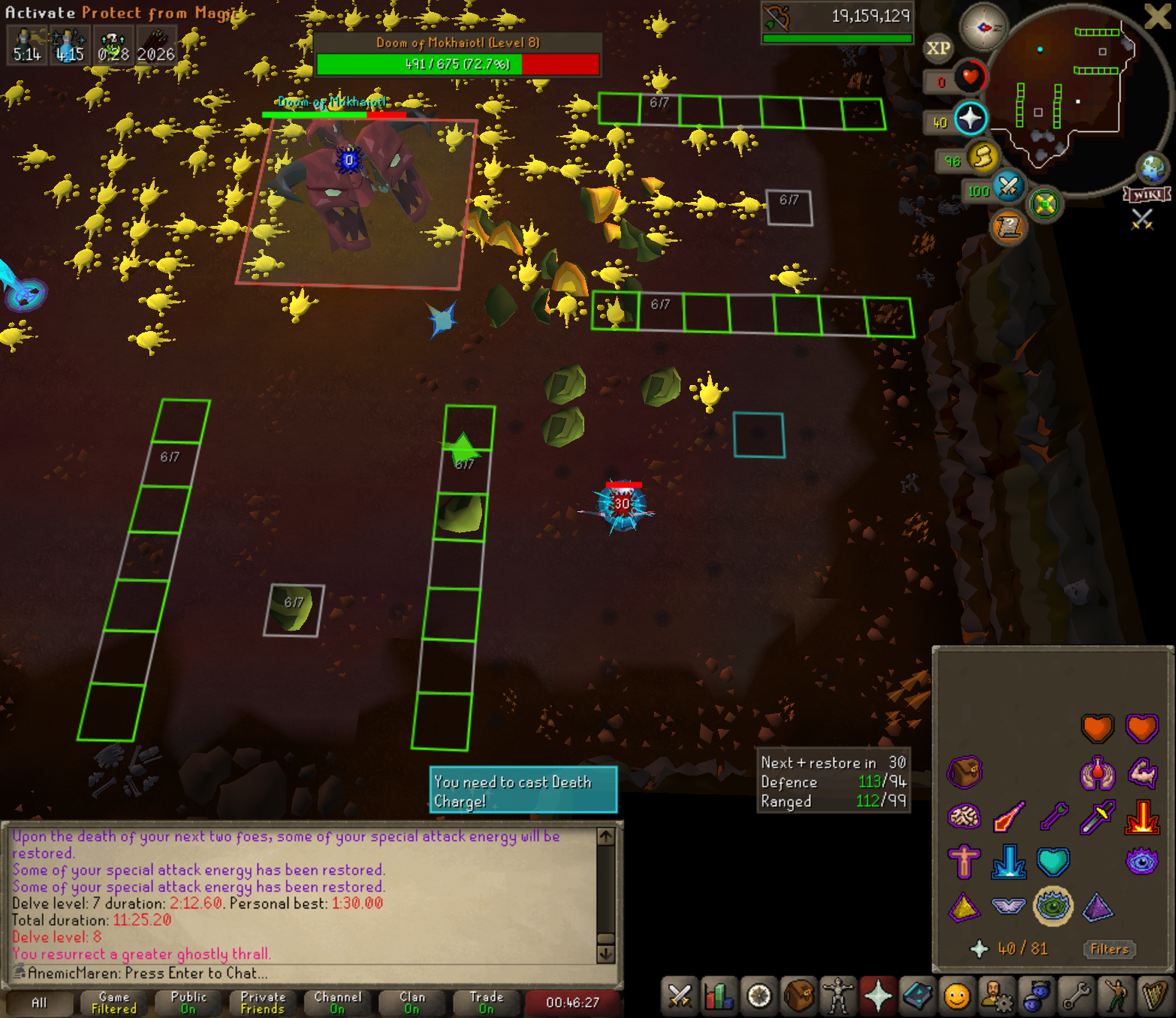This screenshot has width=1176, height=1018.
Task: Open the world map globe
Action: pos(1153,168)
